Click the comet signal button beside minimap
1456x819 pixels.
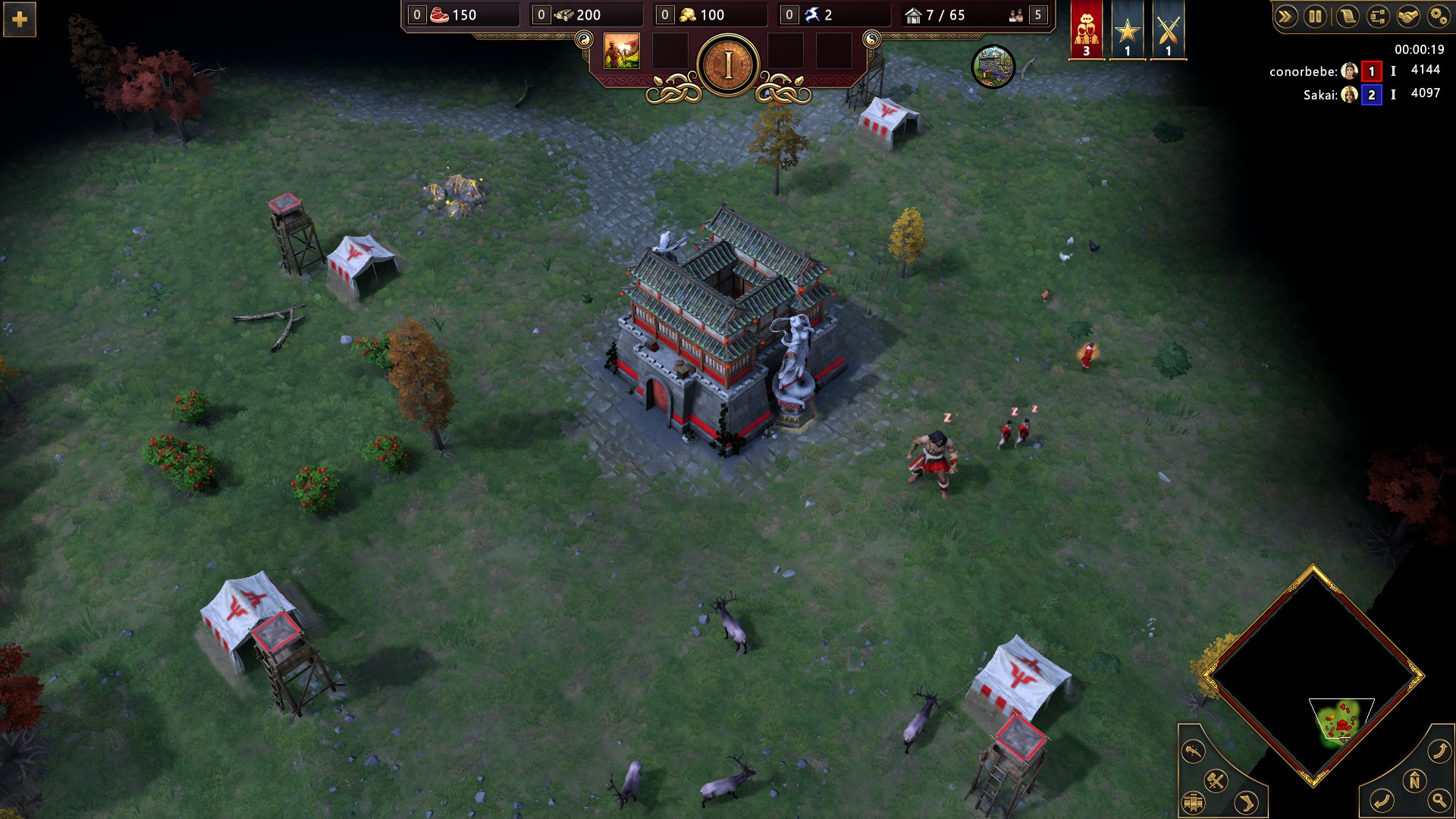[x=1194, y=751]
